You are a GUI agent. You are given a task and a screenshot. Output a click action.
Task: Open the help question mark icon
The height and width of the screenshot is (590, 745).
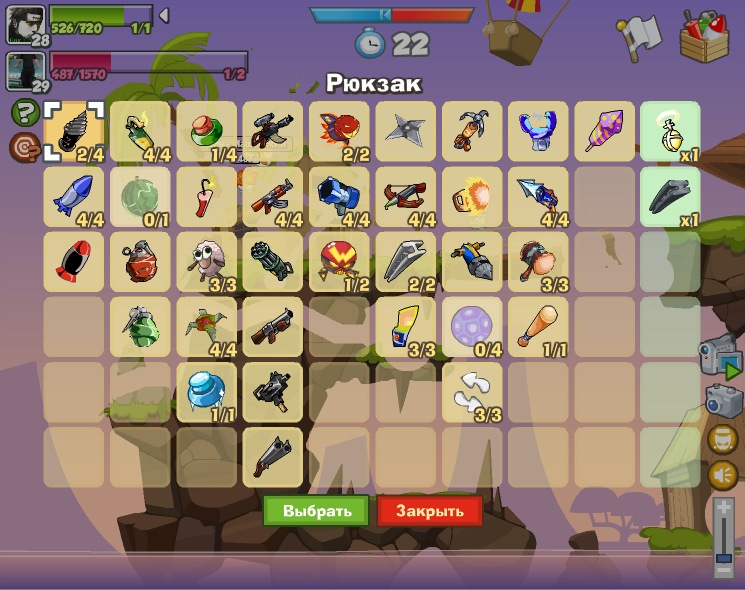tap(25, 113)
